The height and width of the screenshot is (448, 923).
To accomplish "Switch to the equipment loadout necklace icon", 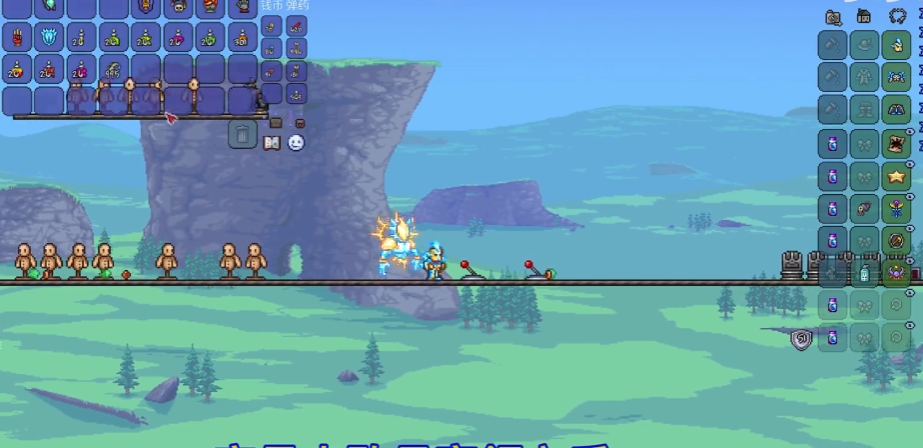I will [x=897, y=16].
